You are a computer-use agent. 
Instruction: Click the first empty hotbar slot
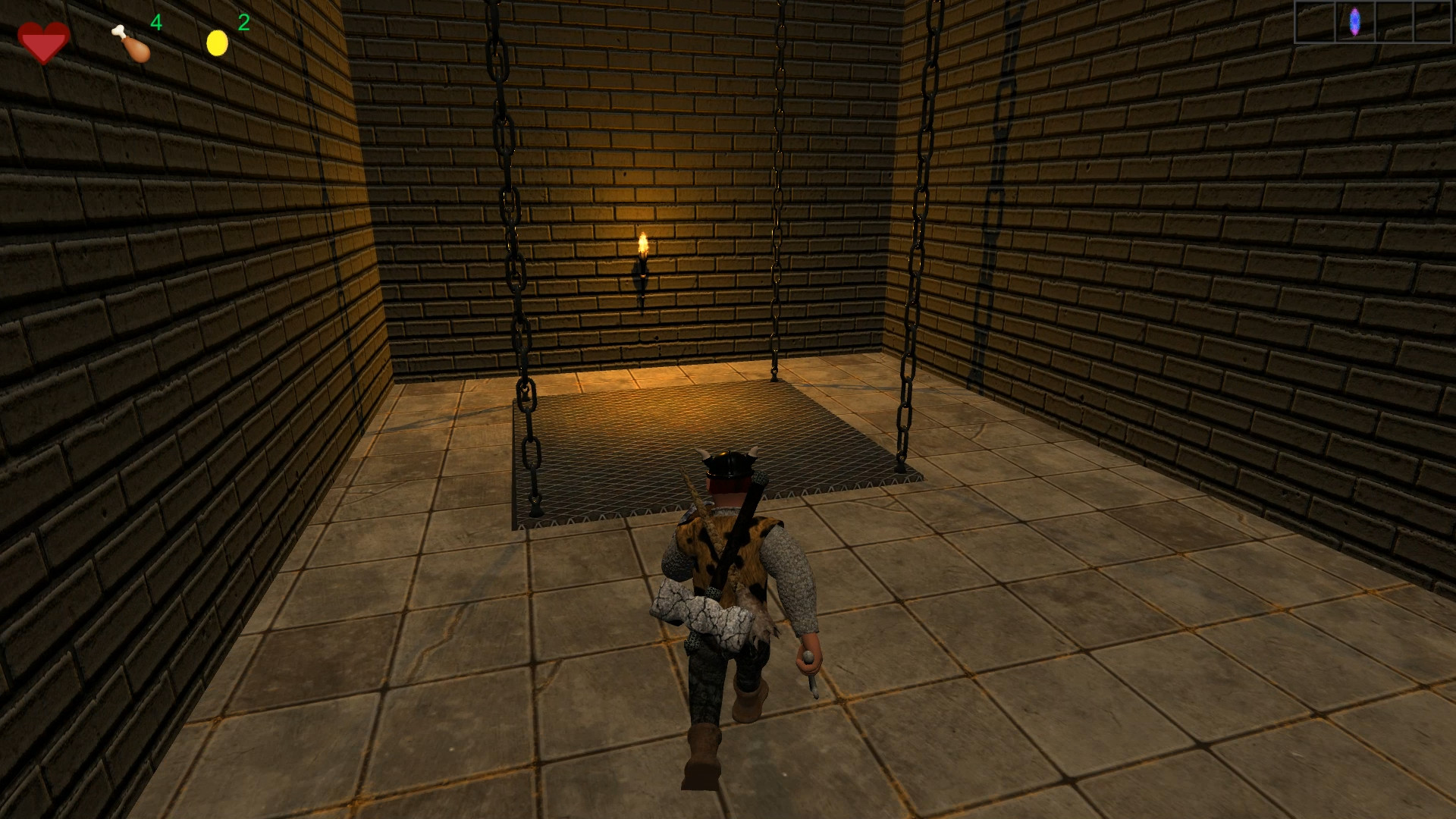(x=1316, y=22)
